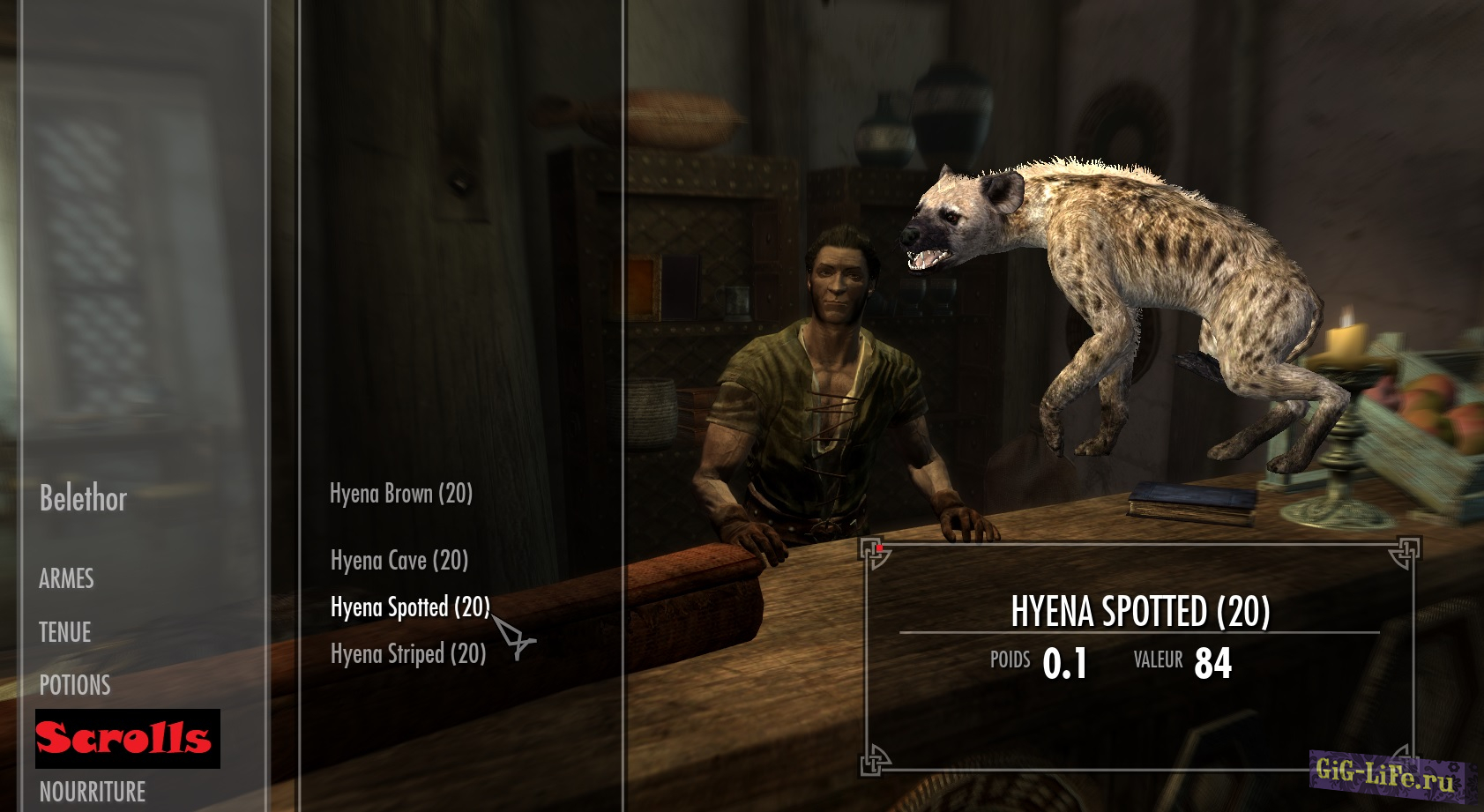This screenshot has width=1484, height=812.
Task: Switch to the TENUE category
Action: pos(65,632)
